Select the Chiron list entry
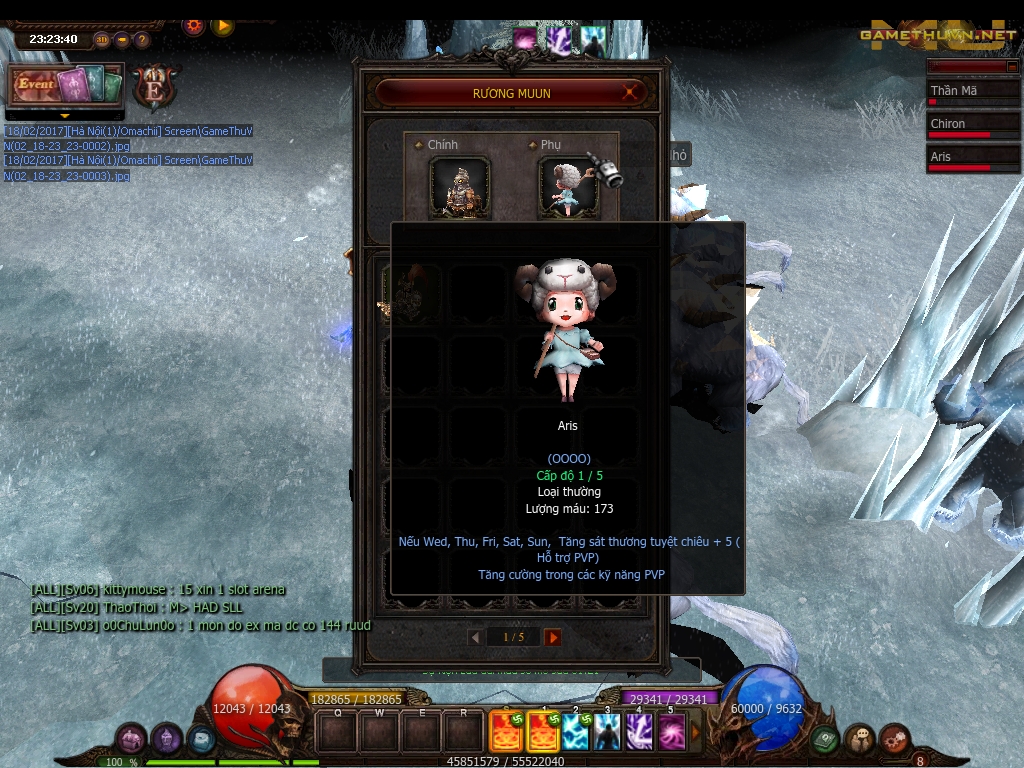This screenshot has width=1024, height=768. click(968, 125)
